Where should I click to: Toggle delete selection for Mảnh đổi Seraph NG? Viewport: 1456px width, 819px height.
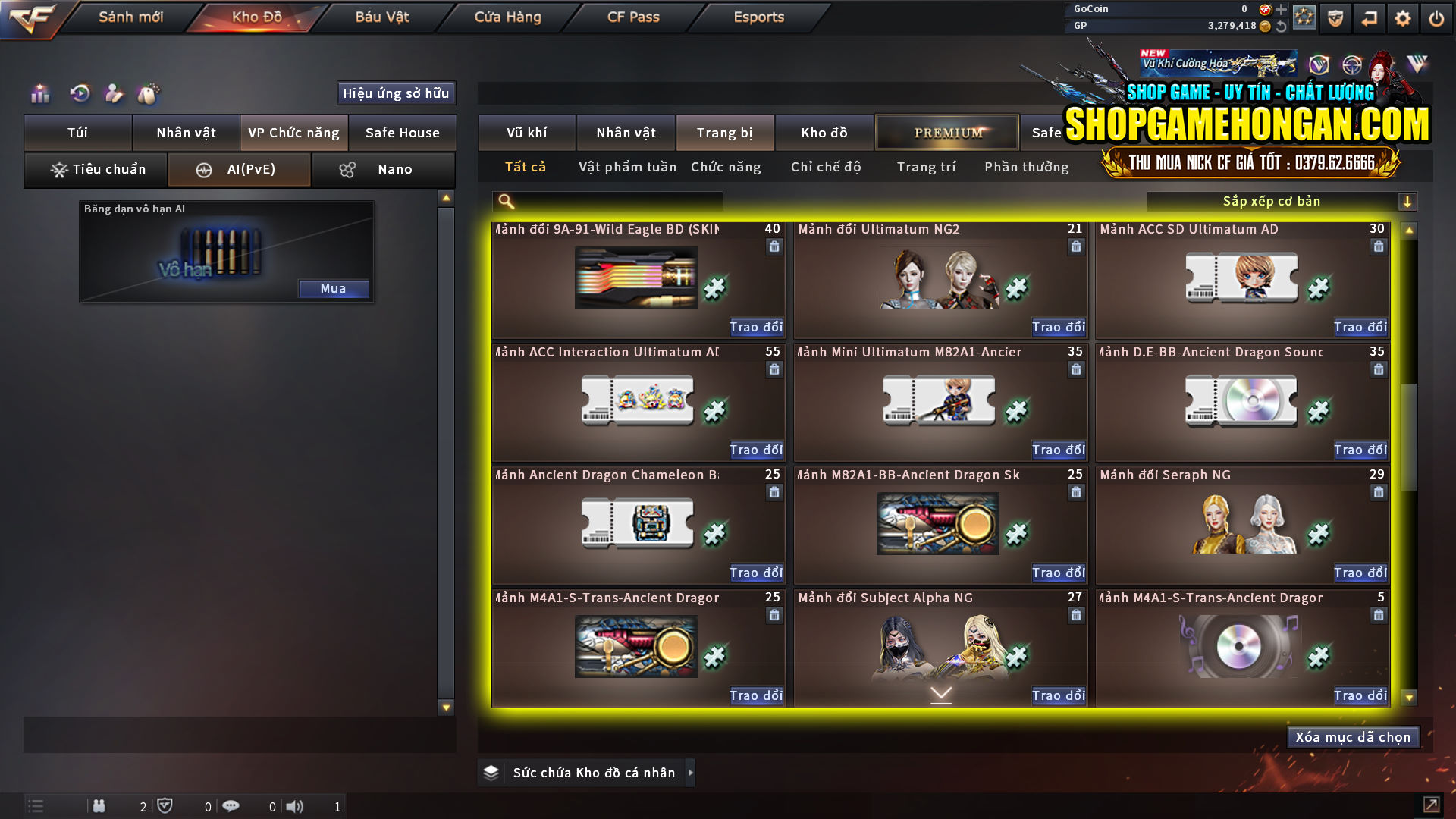click(1378, 491)
